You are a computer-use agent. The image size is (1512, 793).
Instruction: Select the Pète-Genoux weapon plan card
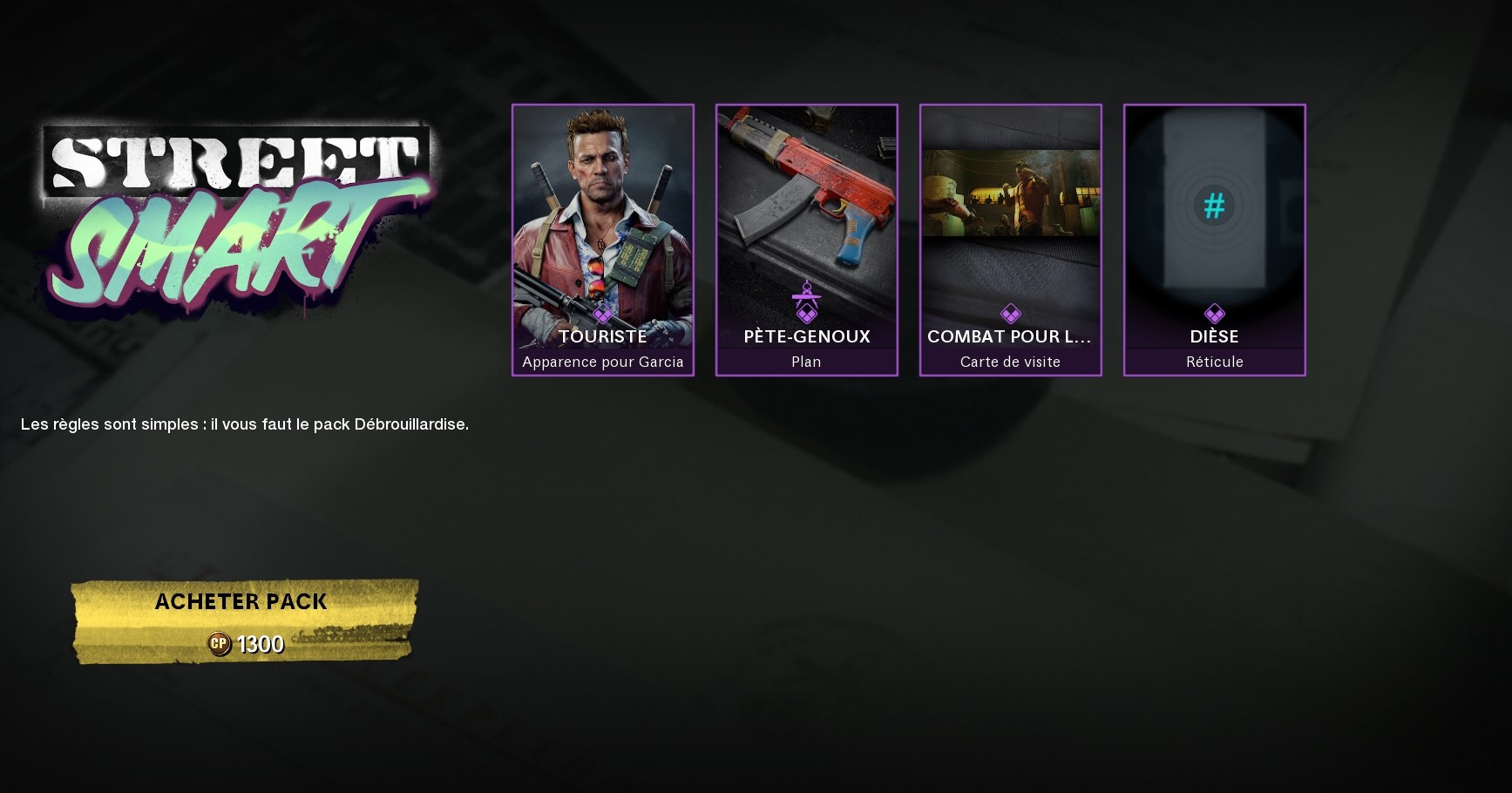pos(806,240)
